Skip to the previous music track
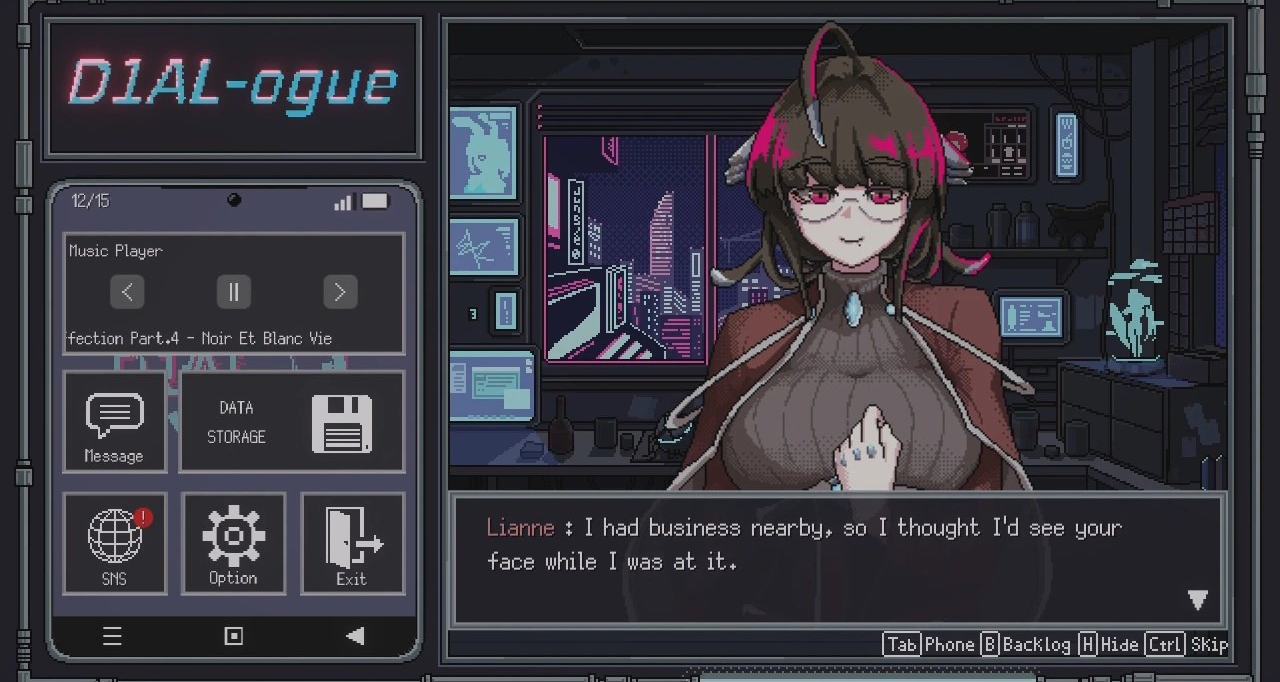 [127, 292]
